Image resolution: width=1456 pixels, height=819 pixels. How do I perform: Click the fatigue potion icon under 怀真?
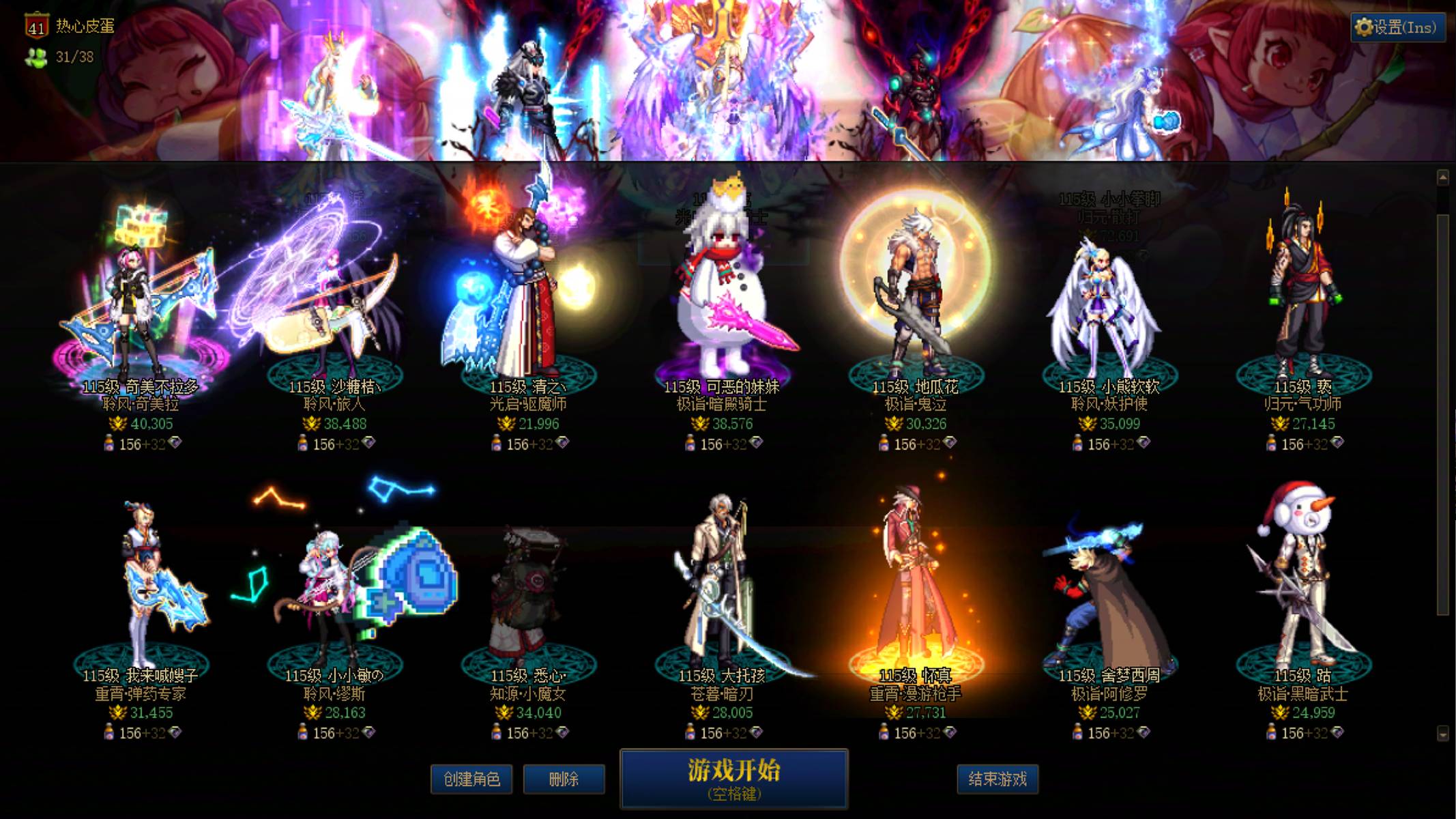click(885, 733)
